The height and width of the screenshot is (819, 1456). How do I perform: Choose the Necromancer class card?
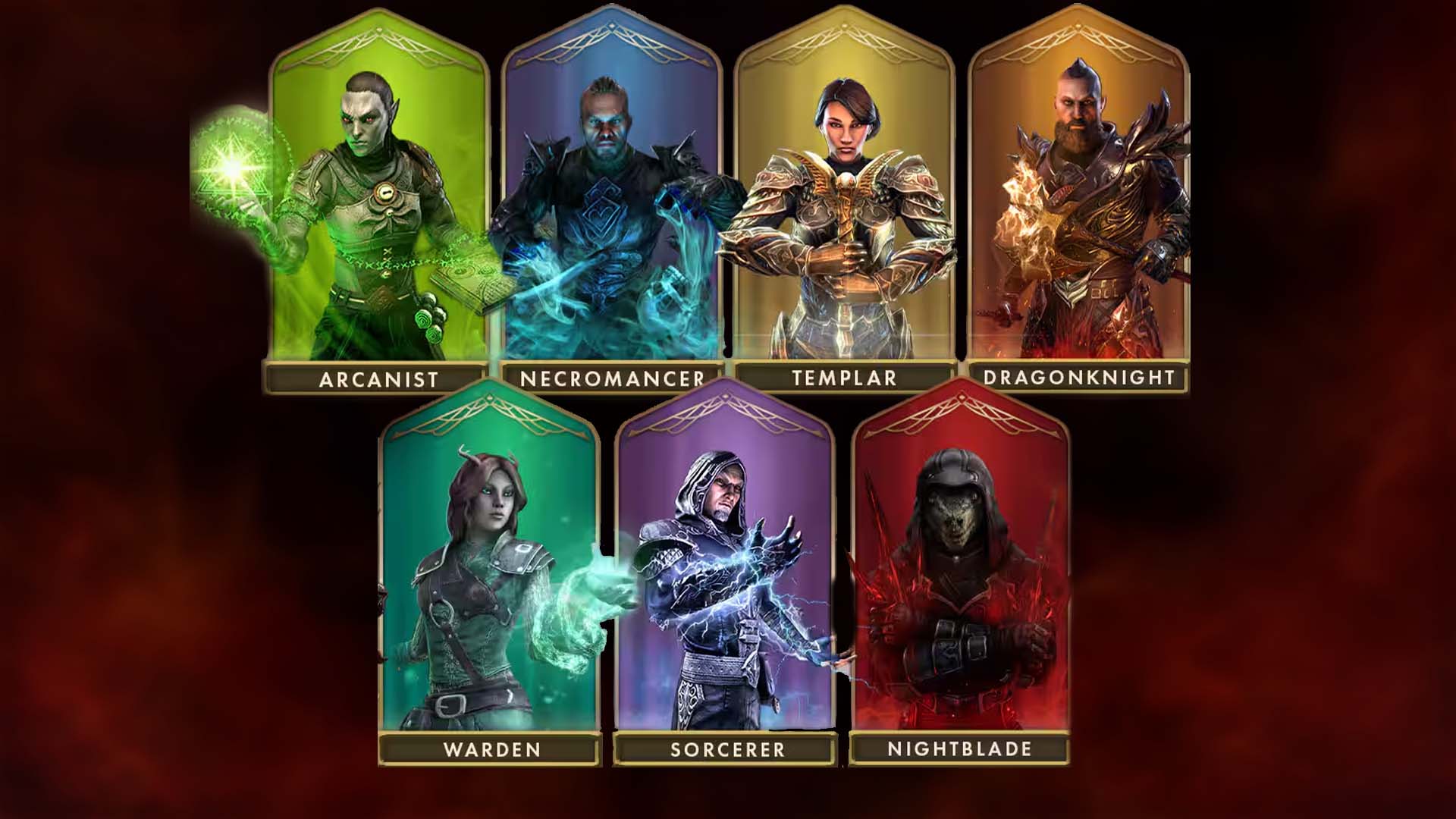(611, 205)
